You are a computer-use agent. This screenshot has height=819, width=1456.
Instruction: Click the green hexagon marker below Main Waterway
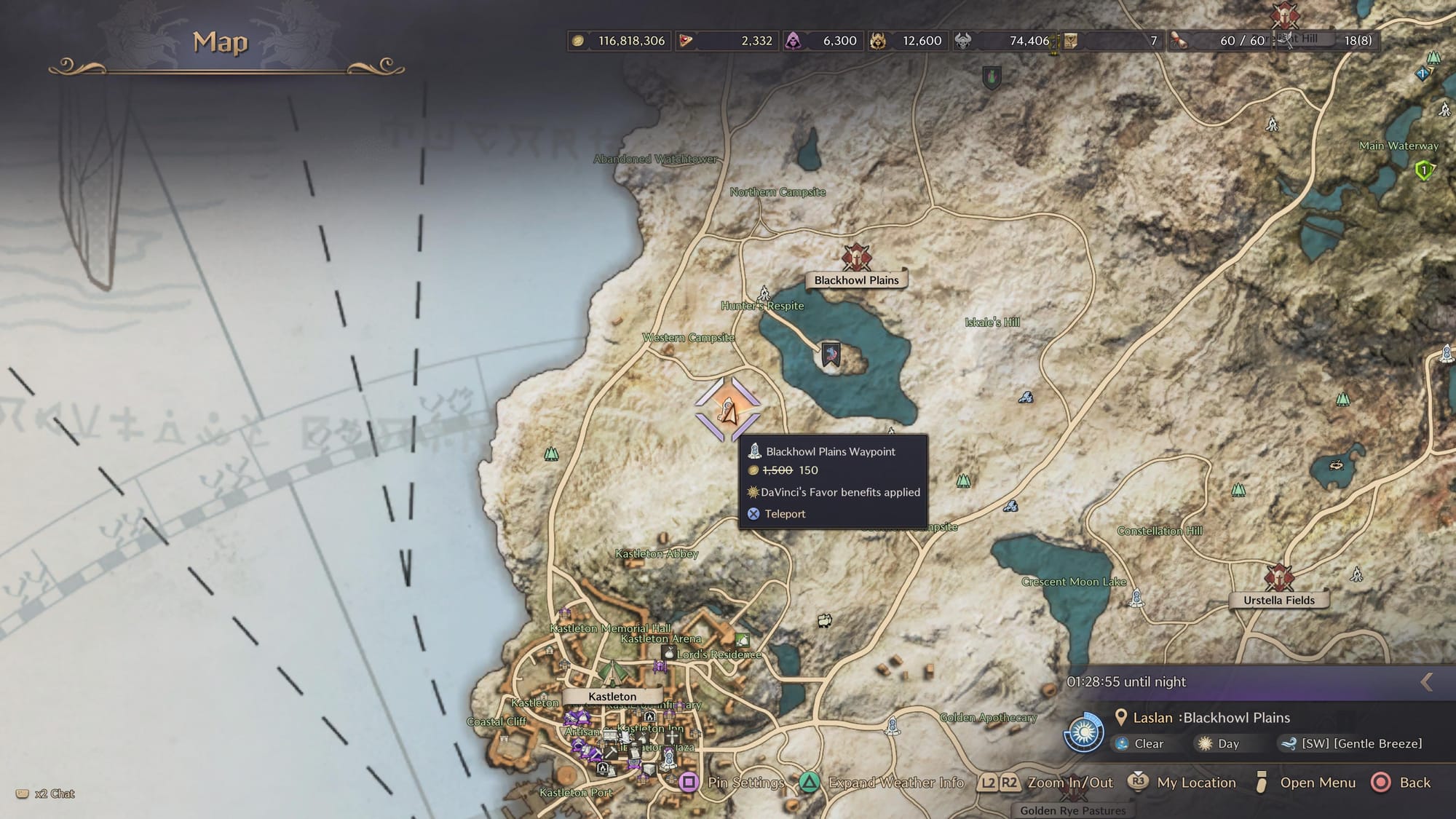click(1424, 171)
